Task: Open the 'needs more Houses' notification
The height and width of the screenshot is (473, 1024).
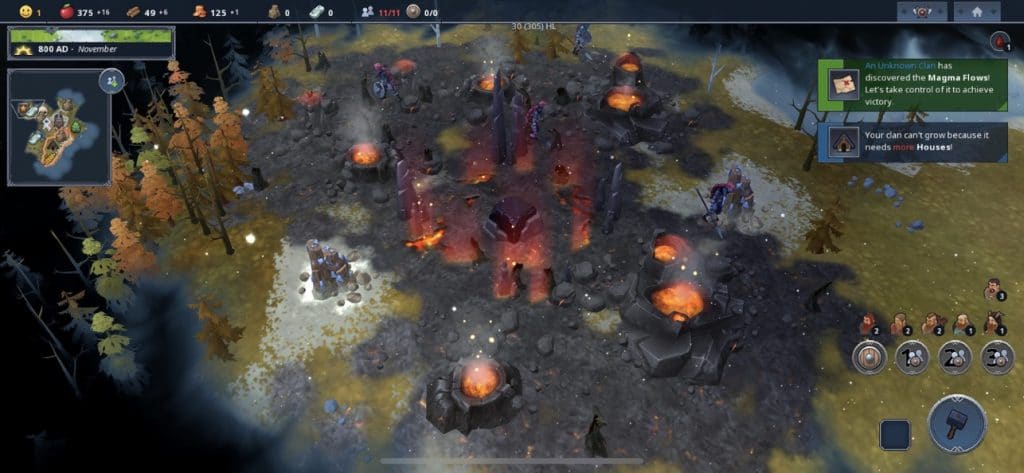Action: coord(912,141)
